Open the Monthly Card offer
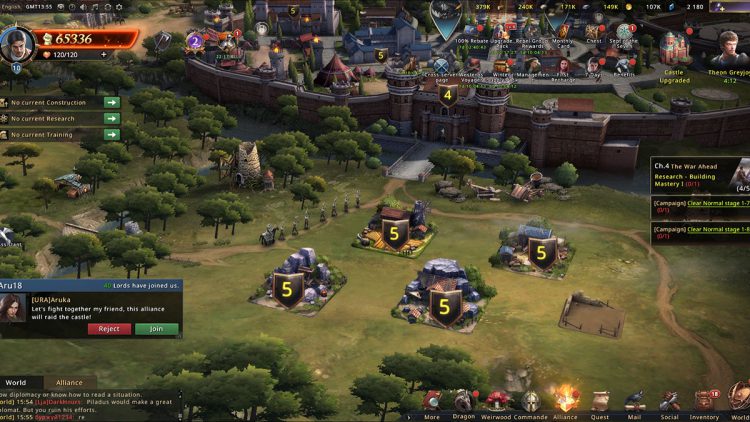750x422 pixels. pyautogui.click(x=564, y=35)
